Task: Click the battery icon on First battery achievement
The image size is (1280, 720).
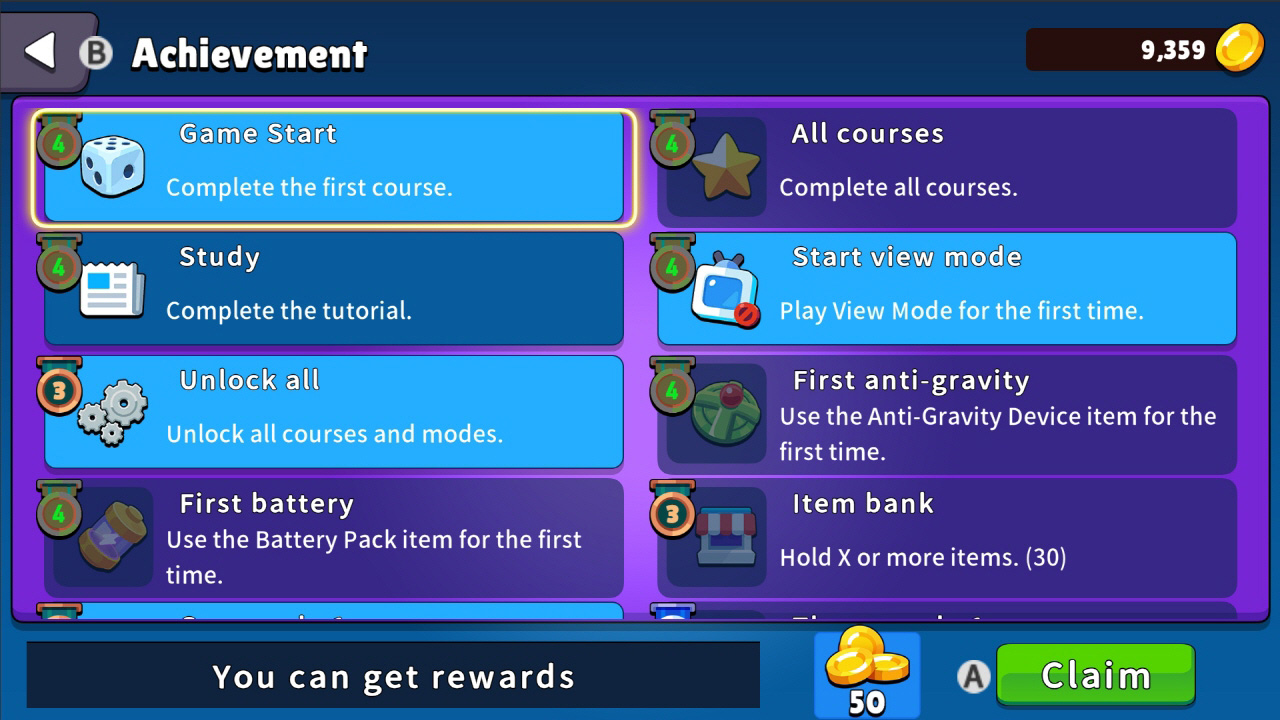Action: (114, 537)
